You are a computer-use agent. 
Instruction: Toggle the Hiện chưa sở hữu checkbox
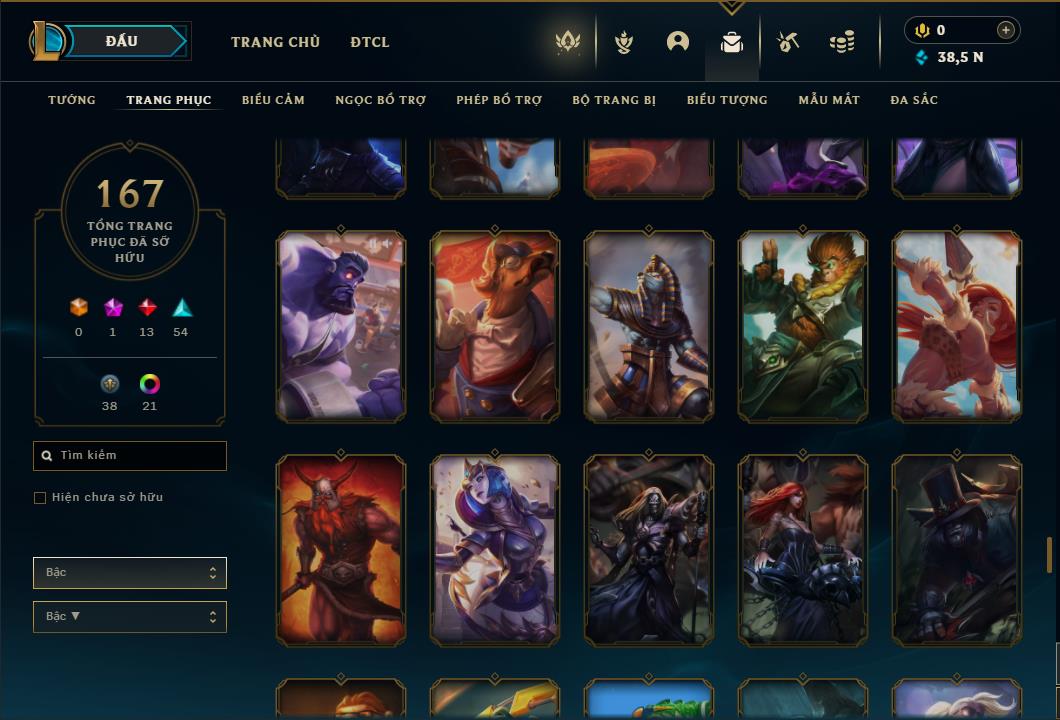point(40,498)
